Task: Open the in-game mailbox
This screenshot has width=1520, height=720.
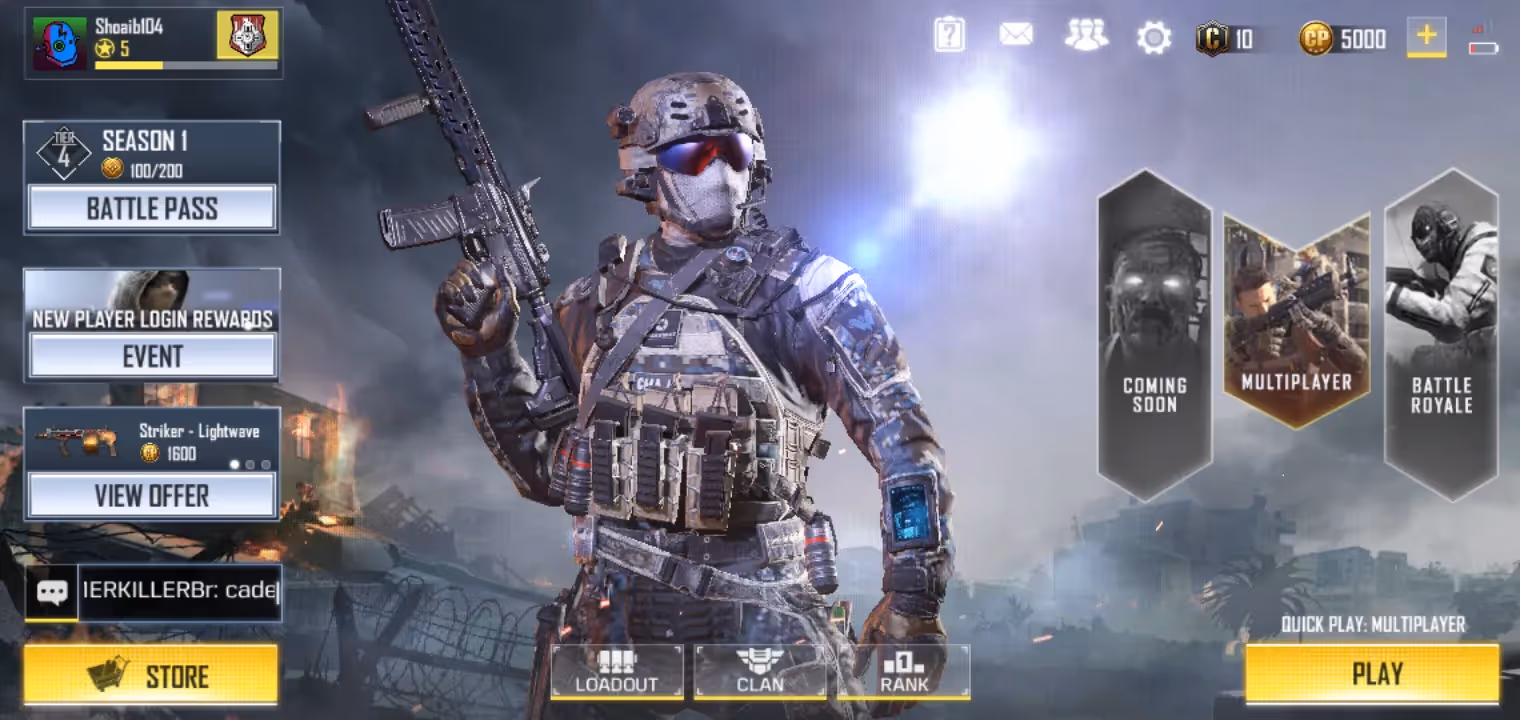Action: (1017, 35)
